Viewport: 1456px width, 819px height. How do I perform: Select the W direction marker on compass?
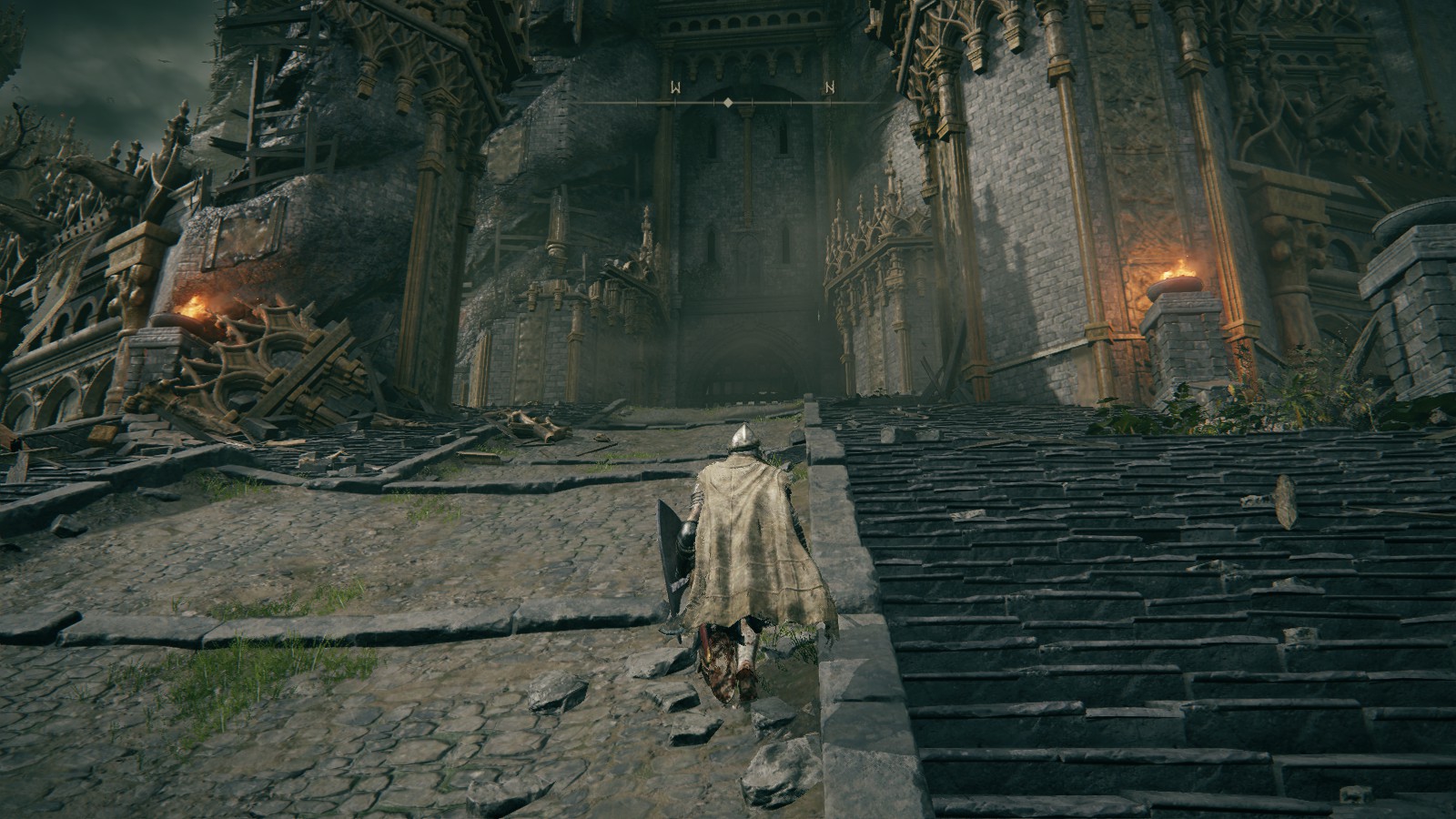[676, 88]
